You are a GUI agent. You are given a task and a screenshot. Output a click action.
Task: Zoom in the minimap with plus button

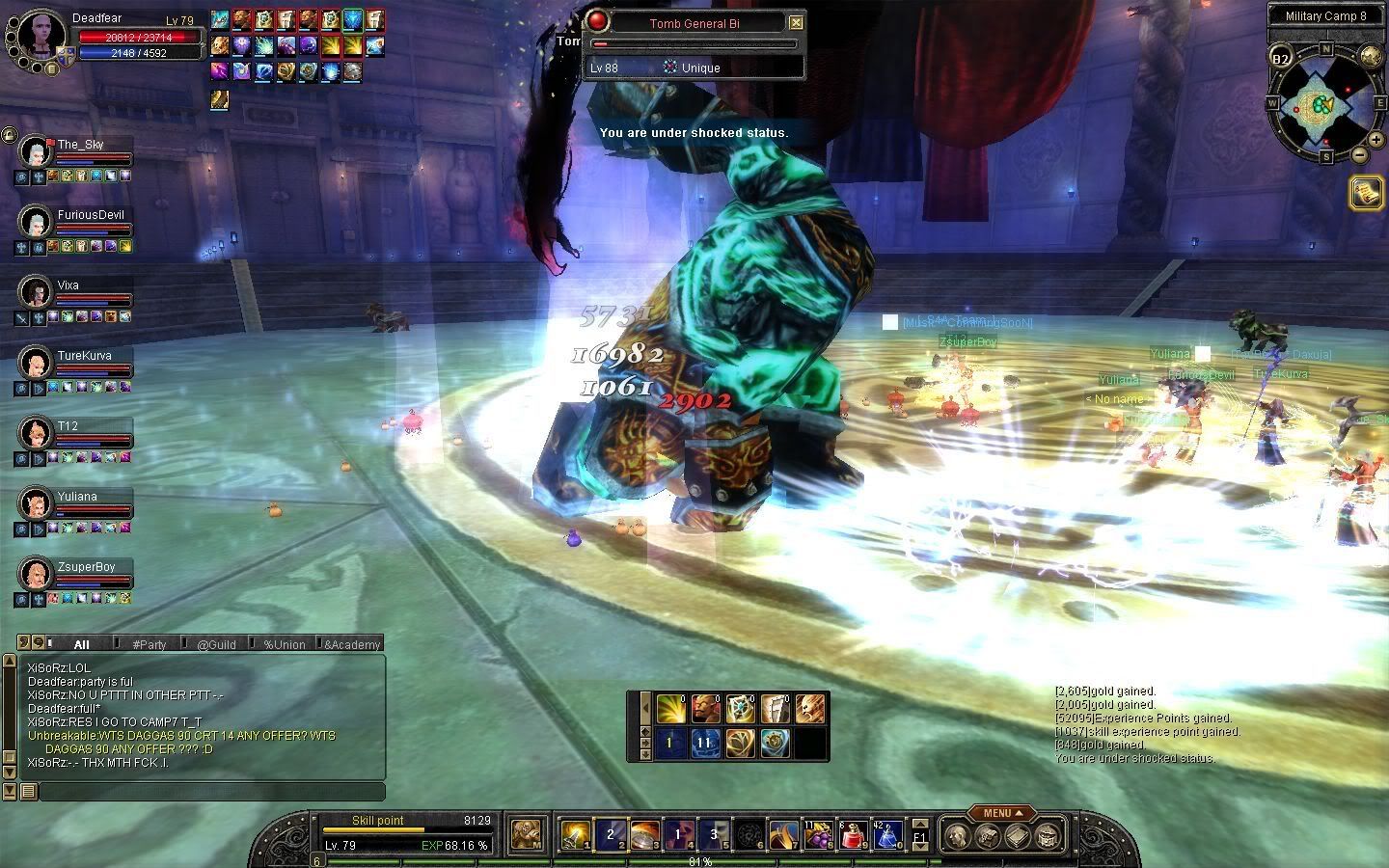[1375, 140]
